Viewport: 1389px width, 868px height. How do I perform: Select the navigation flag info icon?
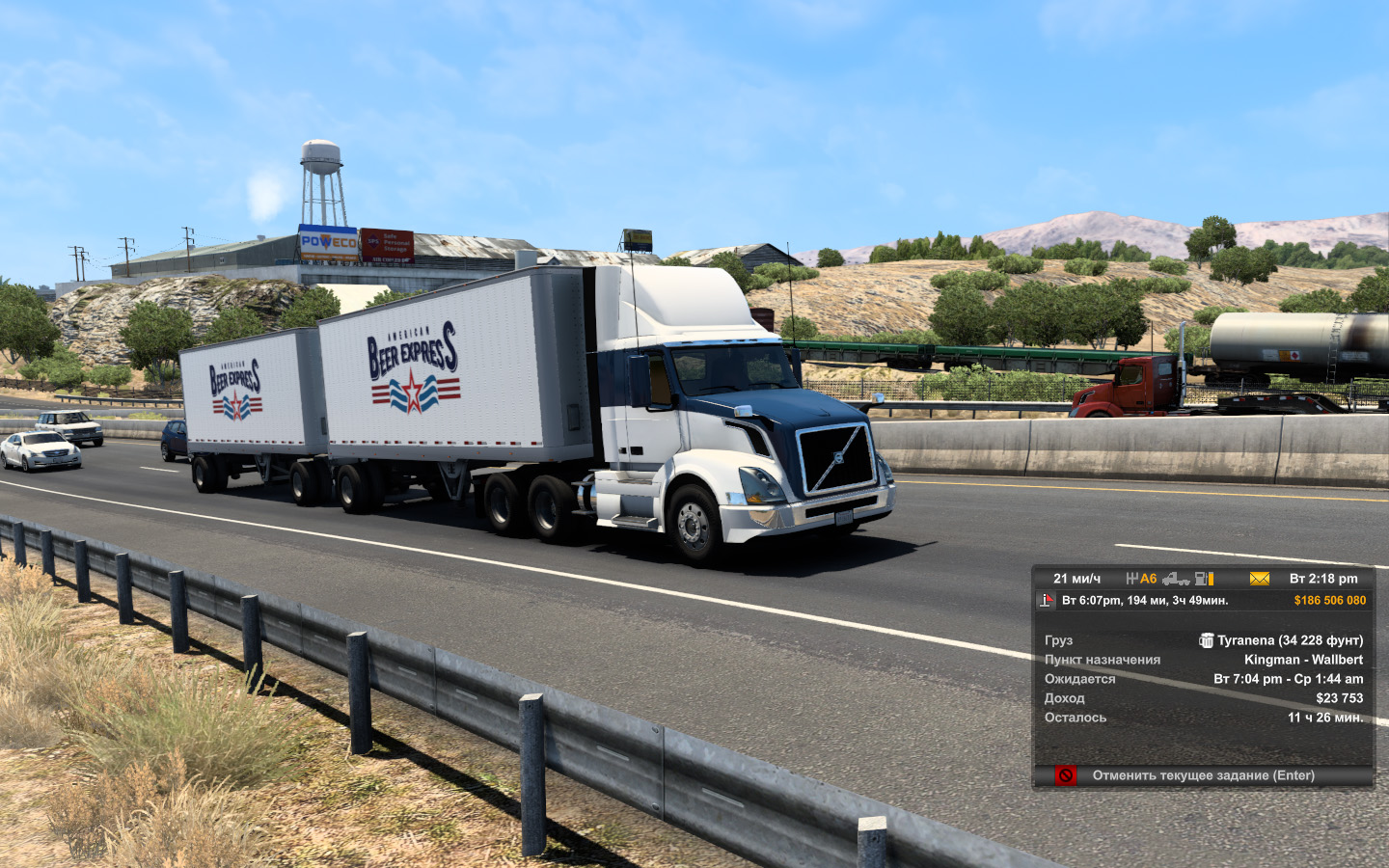(x=1047, y=601)
